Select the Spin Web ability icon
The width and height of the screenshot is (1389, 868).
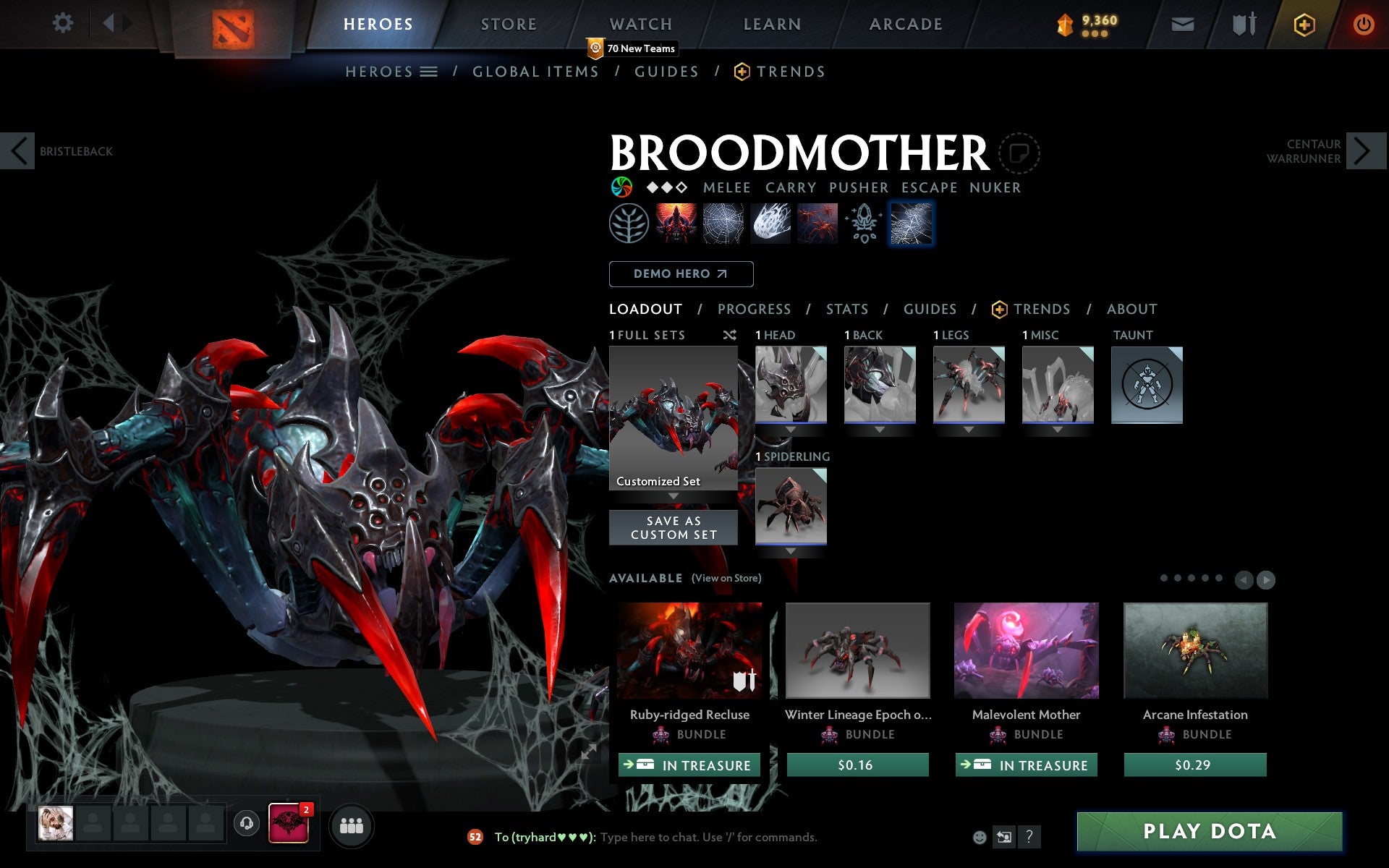tap(723, 224)
